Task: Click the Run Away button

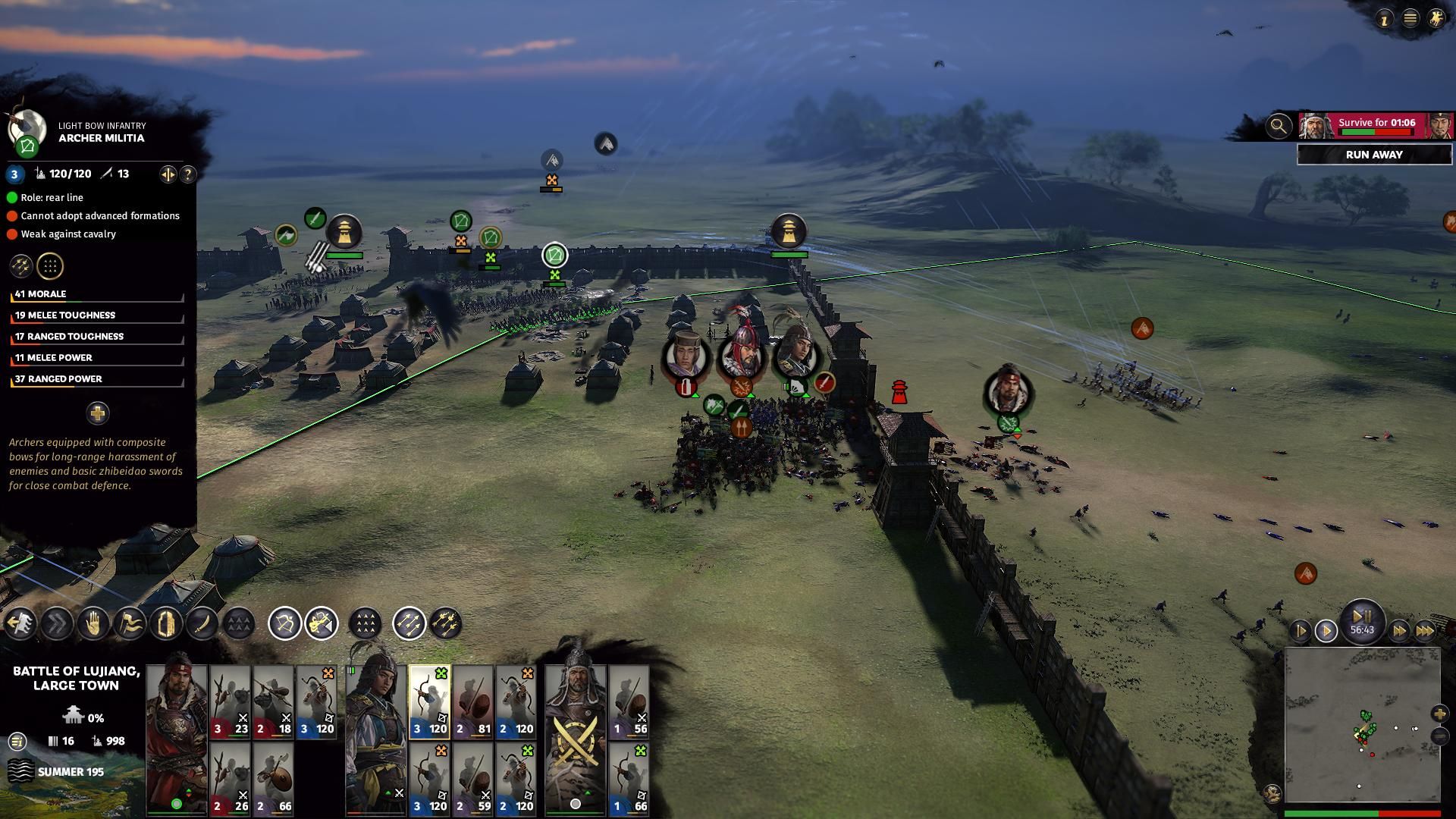Action: click(1373, 155)
